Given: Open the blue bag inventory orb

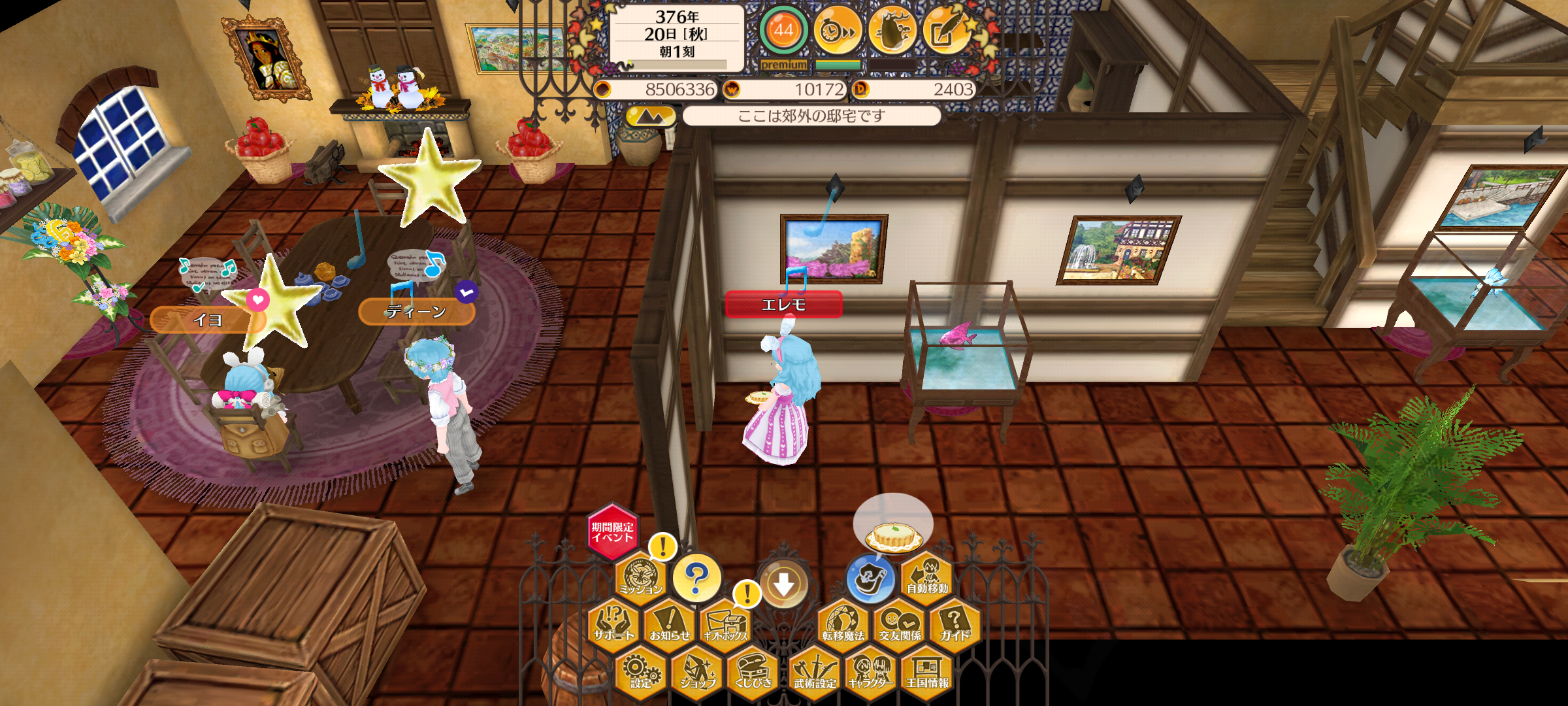Looking at the screenshot, I should (x=870, y=579).
